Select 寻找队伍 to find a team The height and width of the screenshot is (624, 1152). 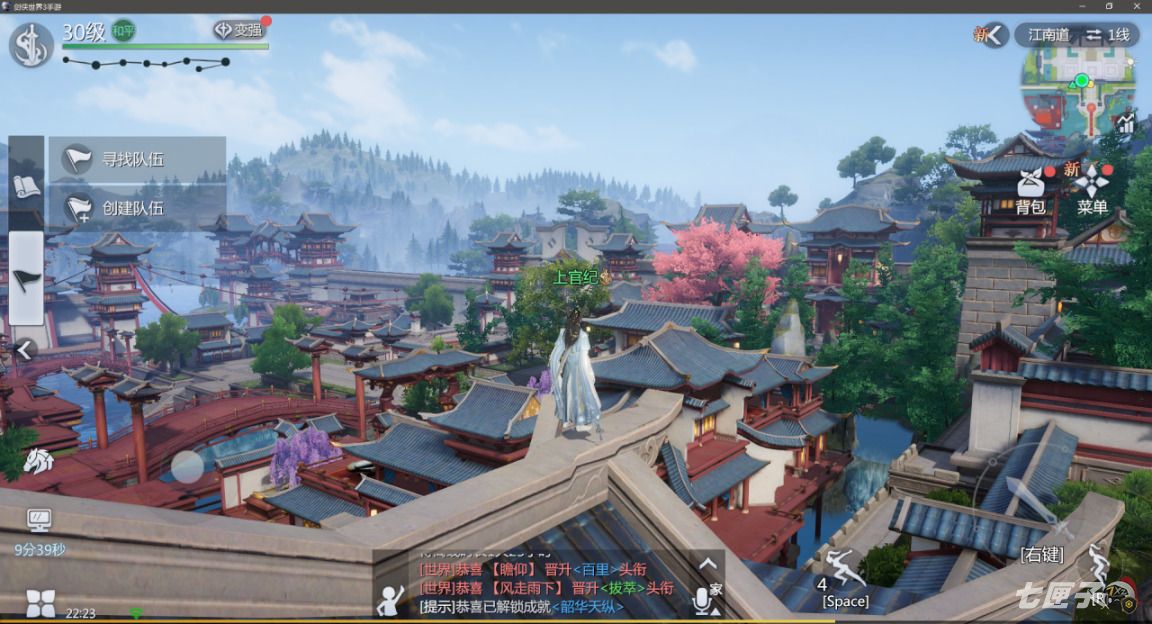(136, 158)
